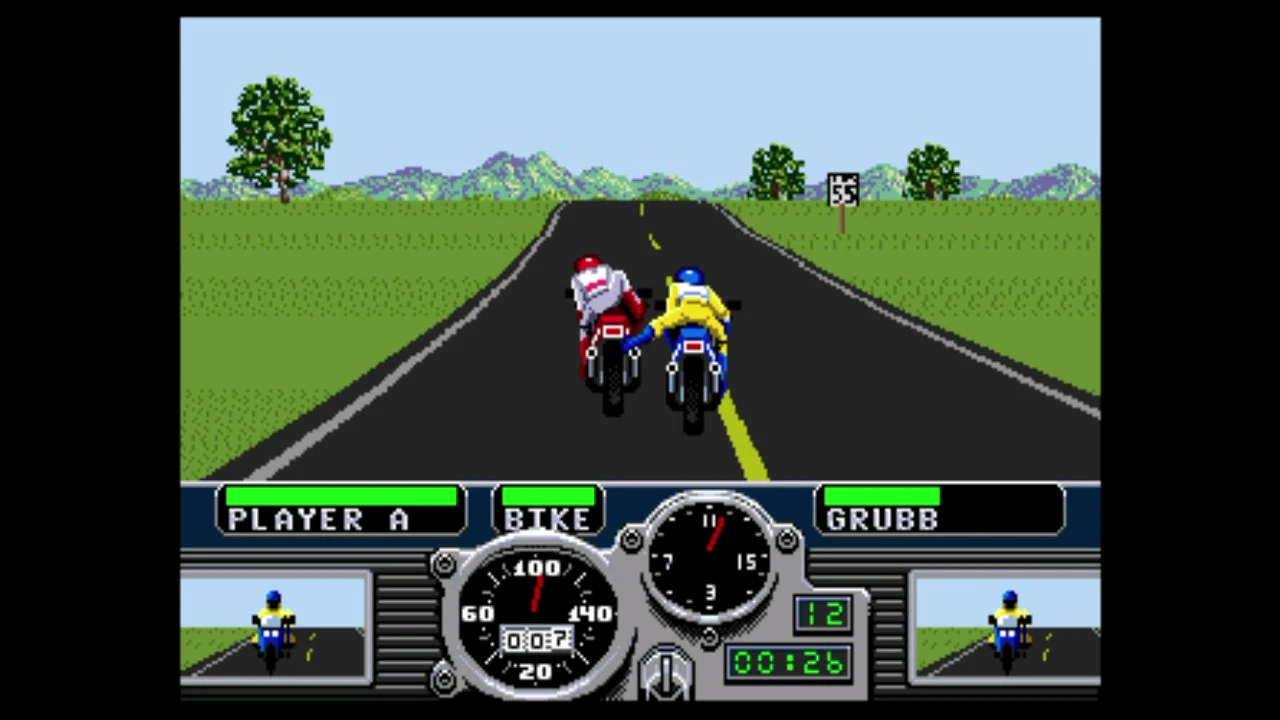The height and width of the screenshot is (720, 1280).
Task: Select the GRUBB name label
Action: [x=880, y=518]
